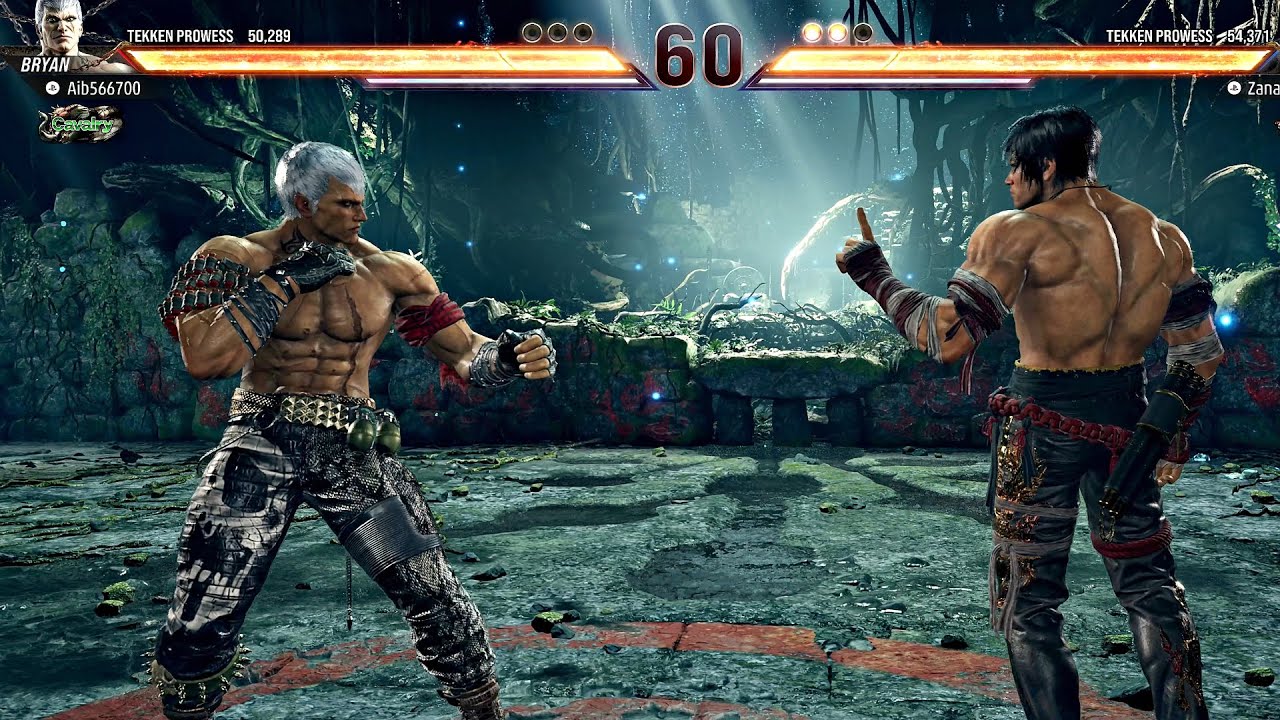The height and width of the screenshot is (720, 1280).
Task: Click the PlayStation icon beside Zana's name
Action: pyautogui.click(x=1234, y=88)
